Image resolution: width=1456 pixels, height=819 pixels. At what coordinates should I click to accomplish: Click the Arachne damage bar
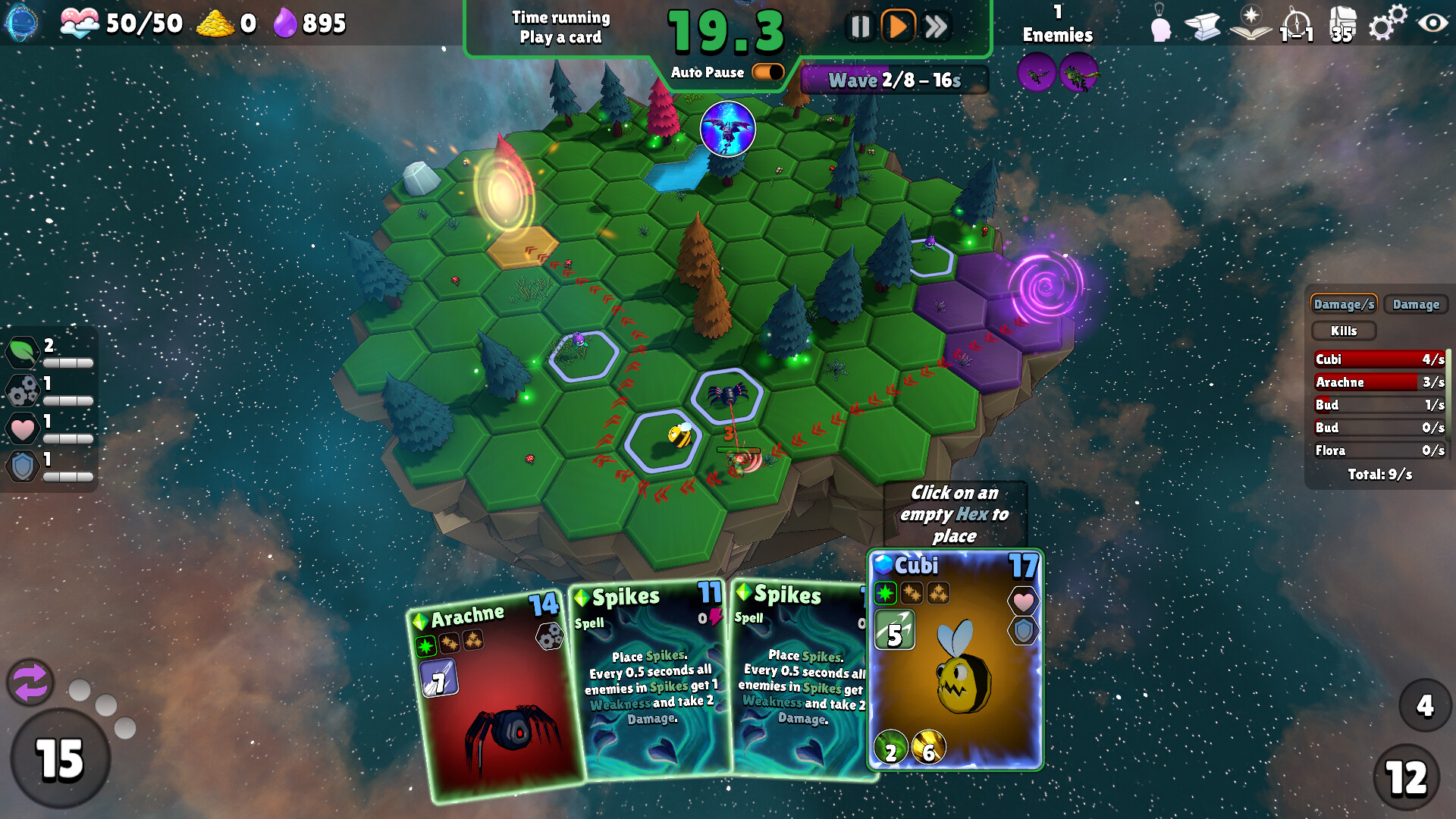coord(1380,382)
